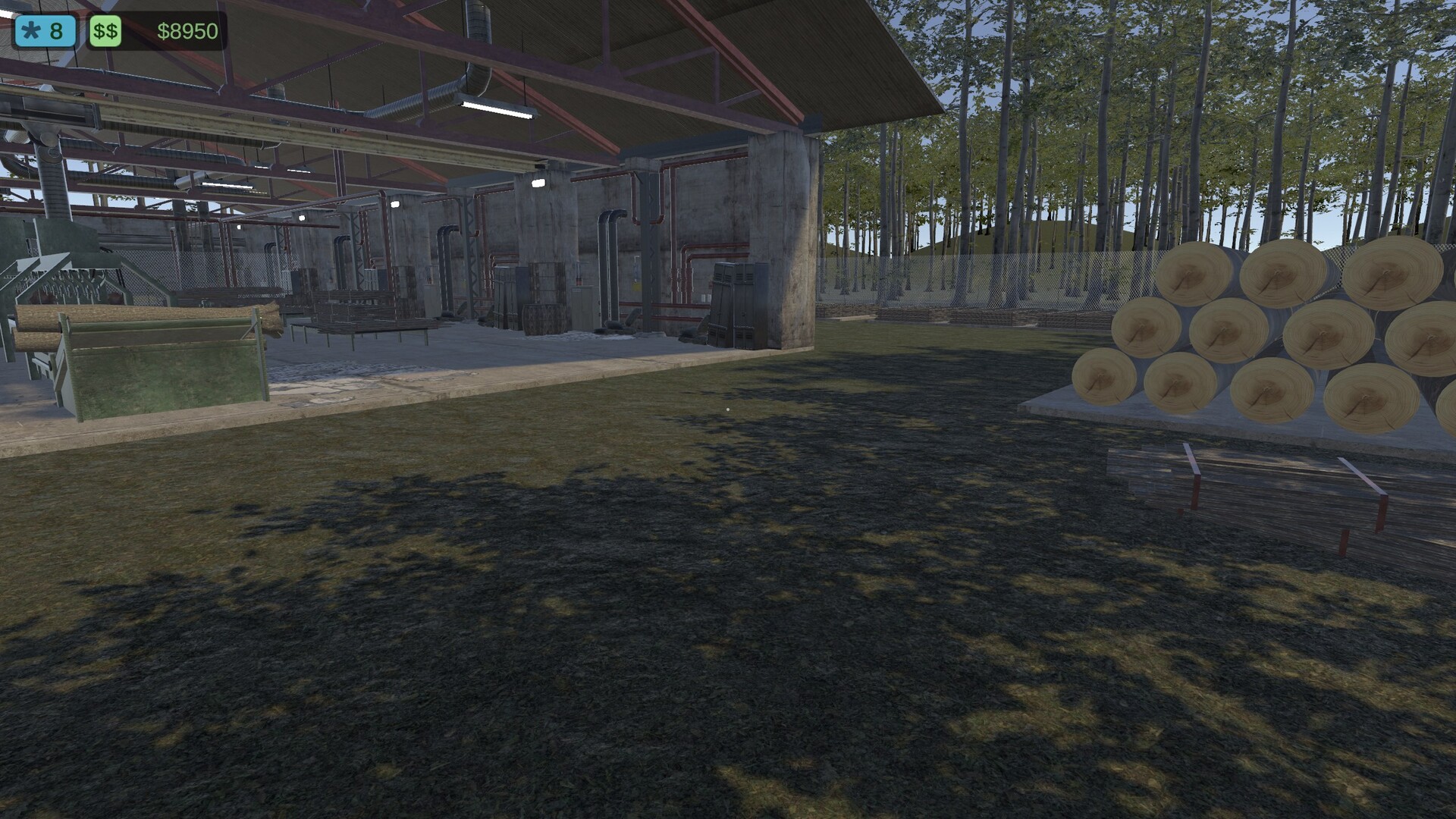Screen dimensions: 1456x819
Task: Select the green $$ money icon
Action: pyautogui.click(x=105, y=31)
